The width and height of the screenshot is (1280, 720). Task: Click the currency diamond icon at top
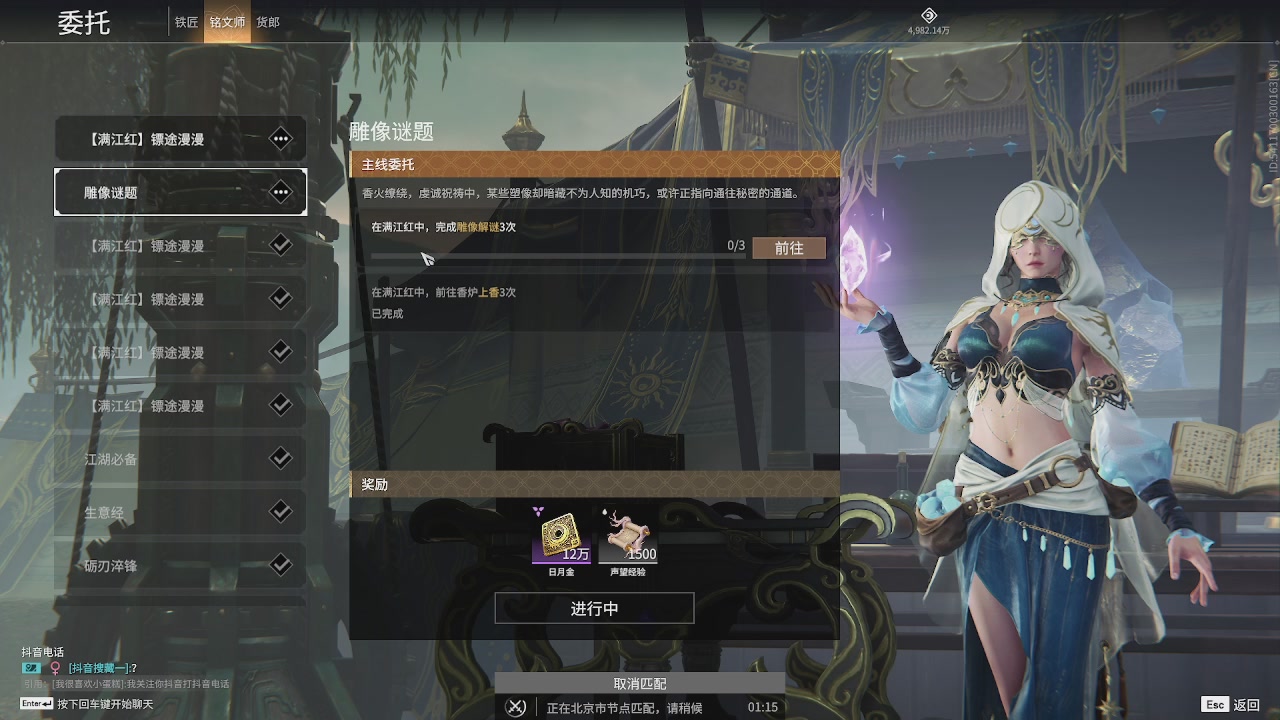pos(928,15)
